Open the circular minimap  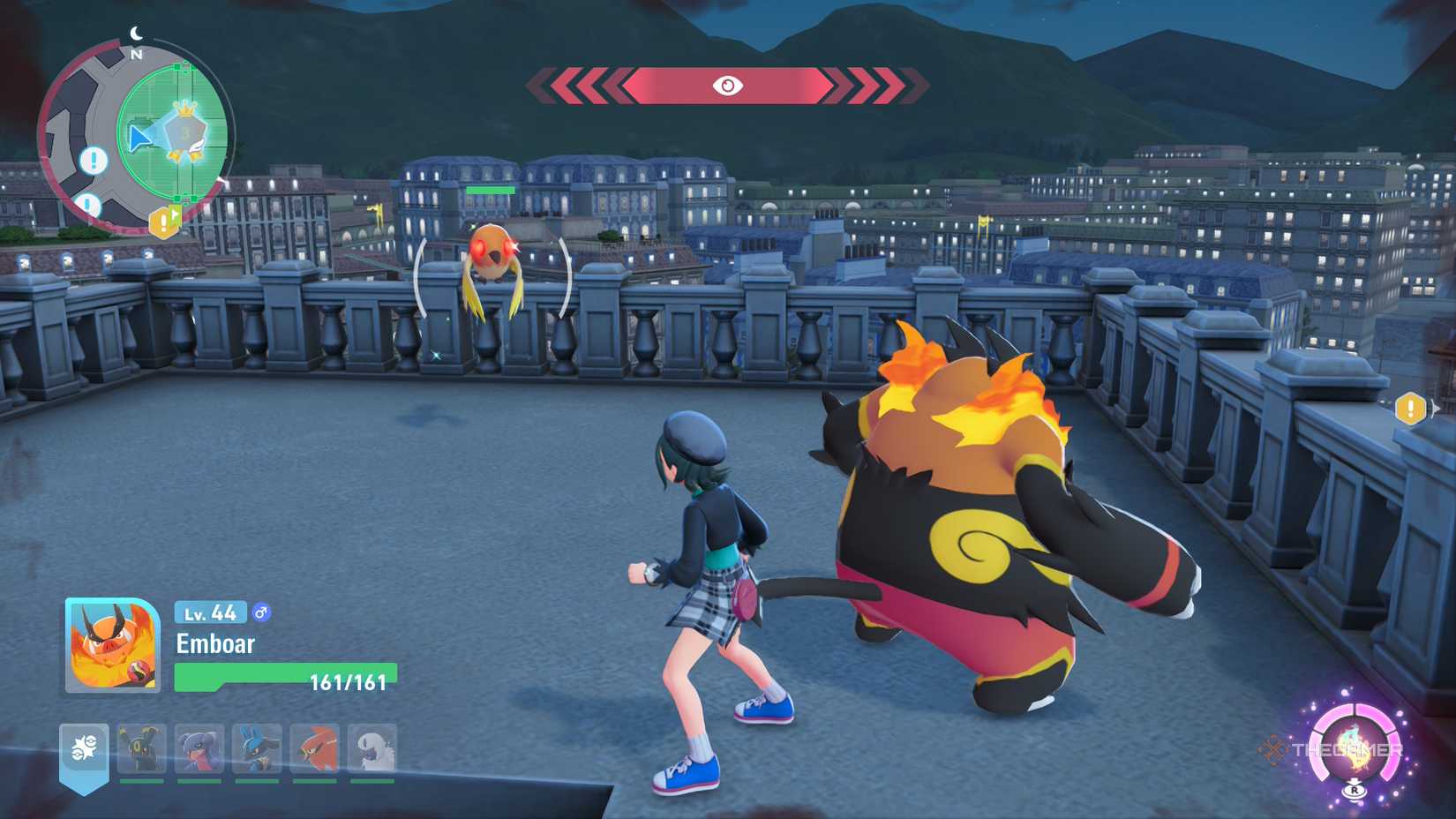point(135,139)
